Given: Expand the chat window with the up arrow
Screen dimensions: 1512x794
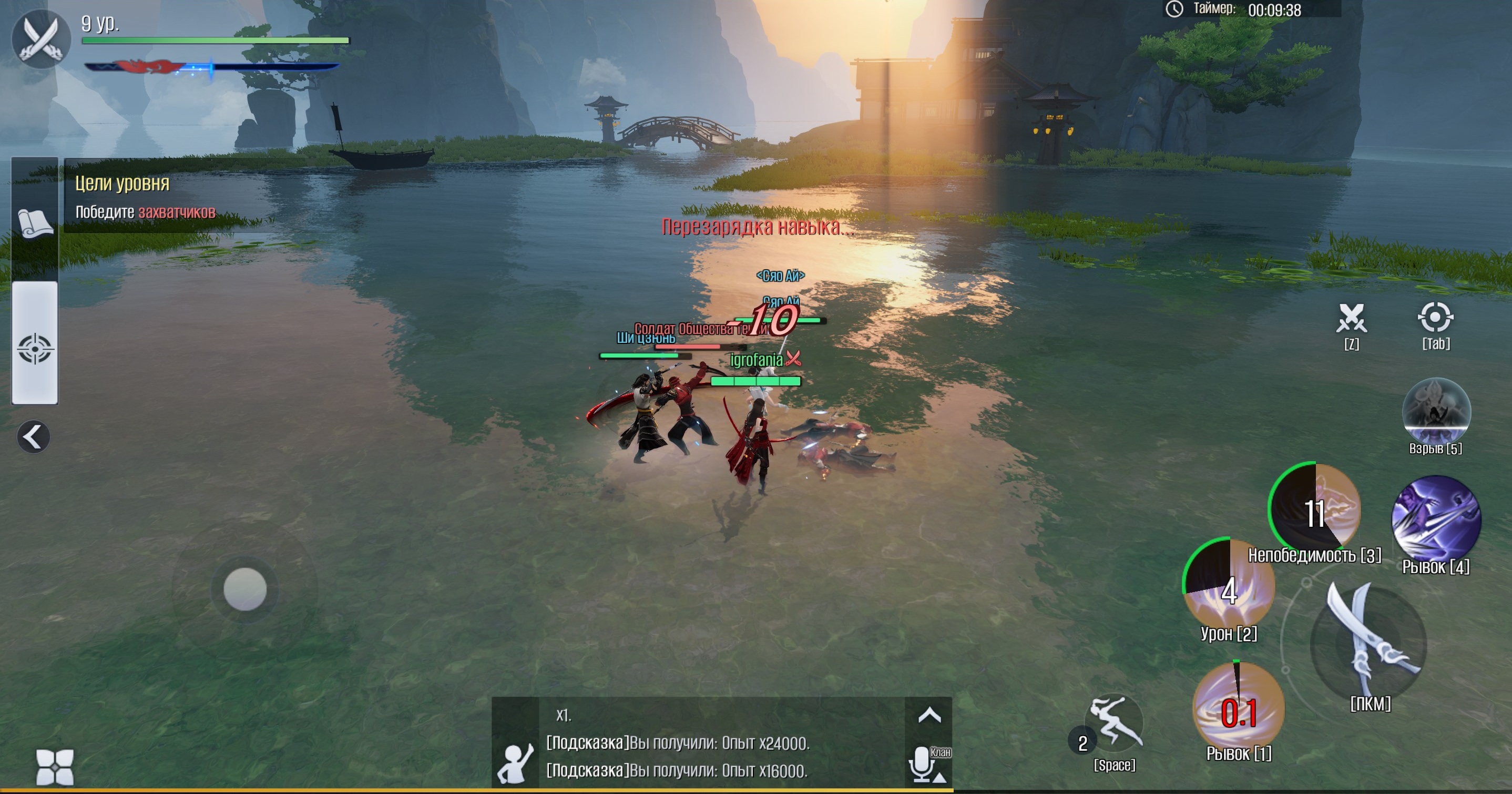Looking at the screenshot, I should [x=929, y=715].
